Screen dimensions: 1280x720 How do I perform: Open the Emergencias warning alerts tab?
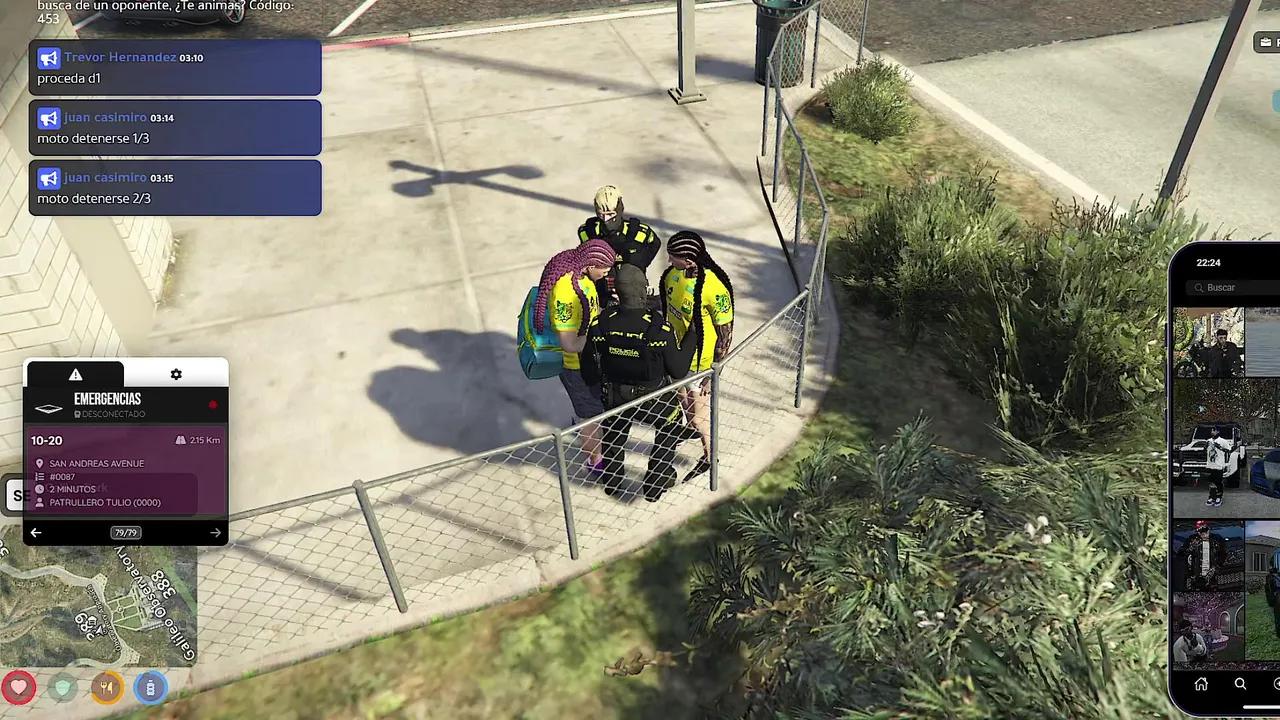tap(75, 373)
